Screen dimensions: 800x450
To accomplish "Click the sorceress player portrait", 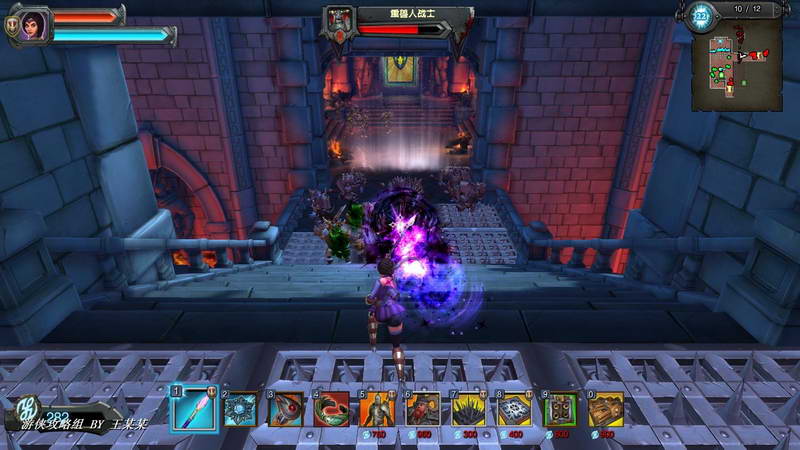I will pos(32,24).
